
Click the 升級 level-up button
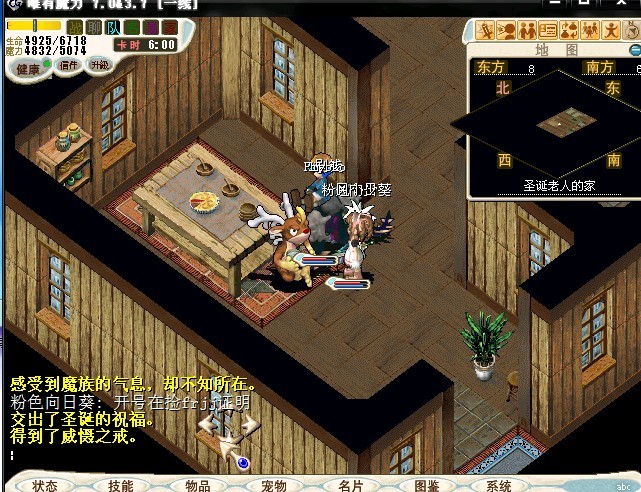tap(100, 66)
